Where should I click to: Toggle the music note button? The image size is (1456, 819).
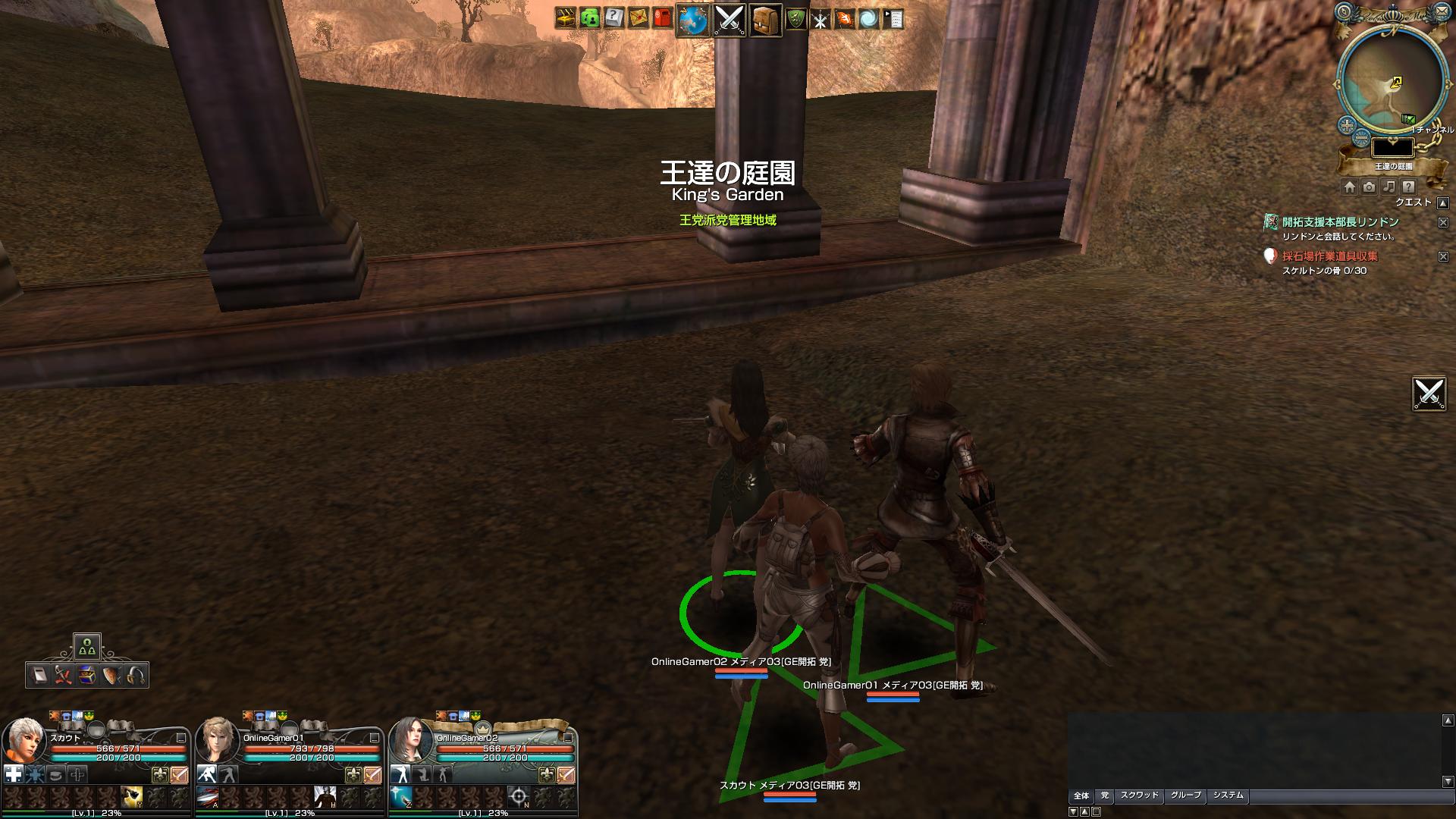pos(1389,187)
